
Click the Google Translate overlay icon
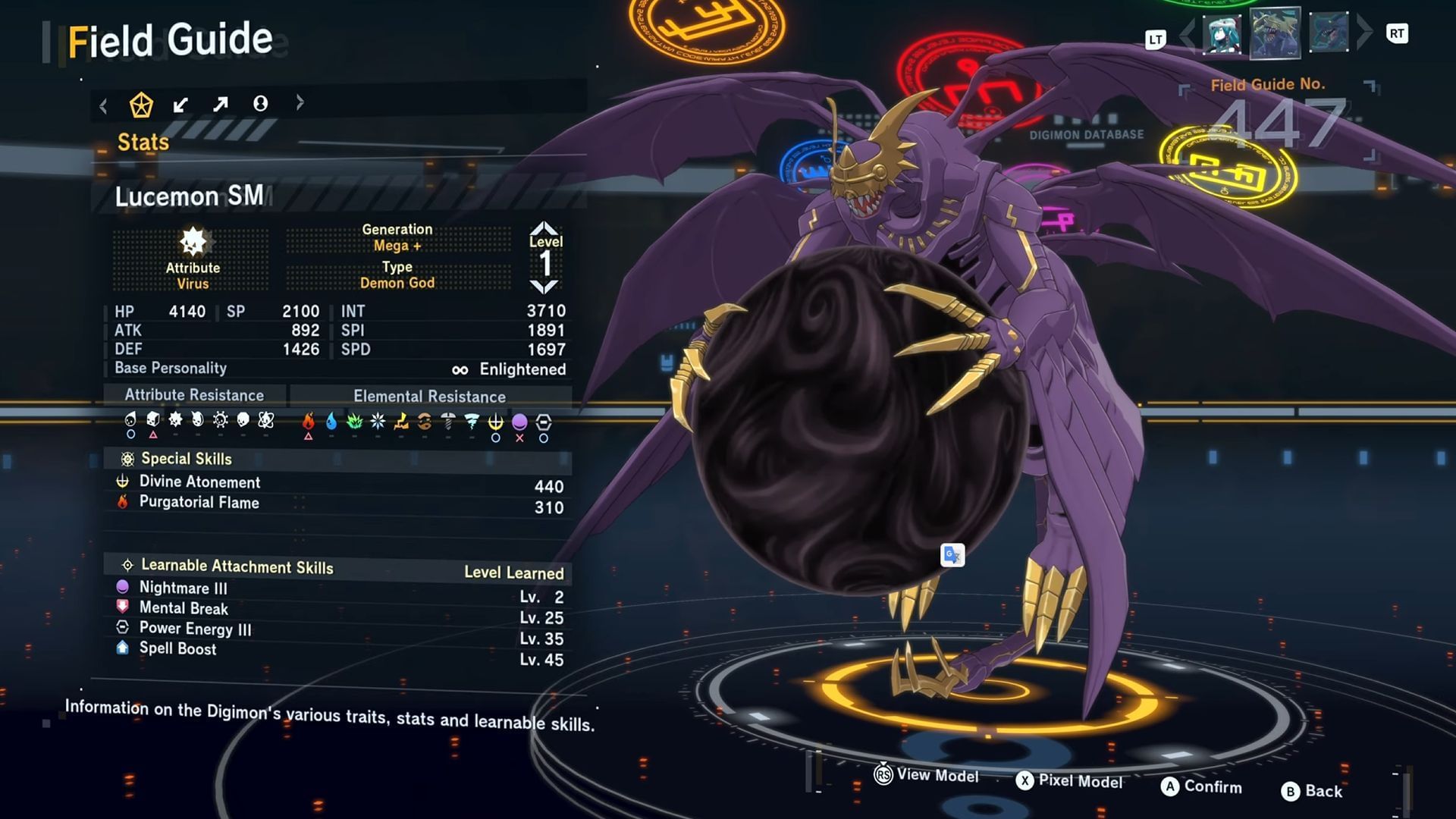click(x=952, y=555)
